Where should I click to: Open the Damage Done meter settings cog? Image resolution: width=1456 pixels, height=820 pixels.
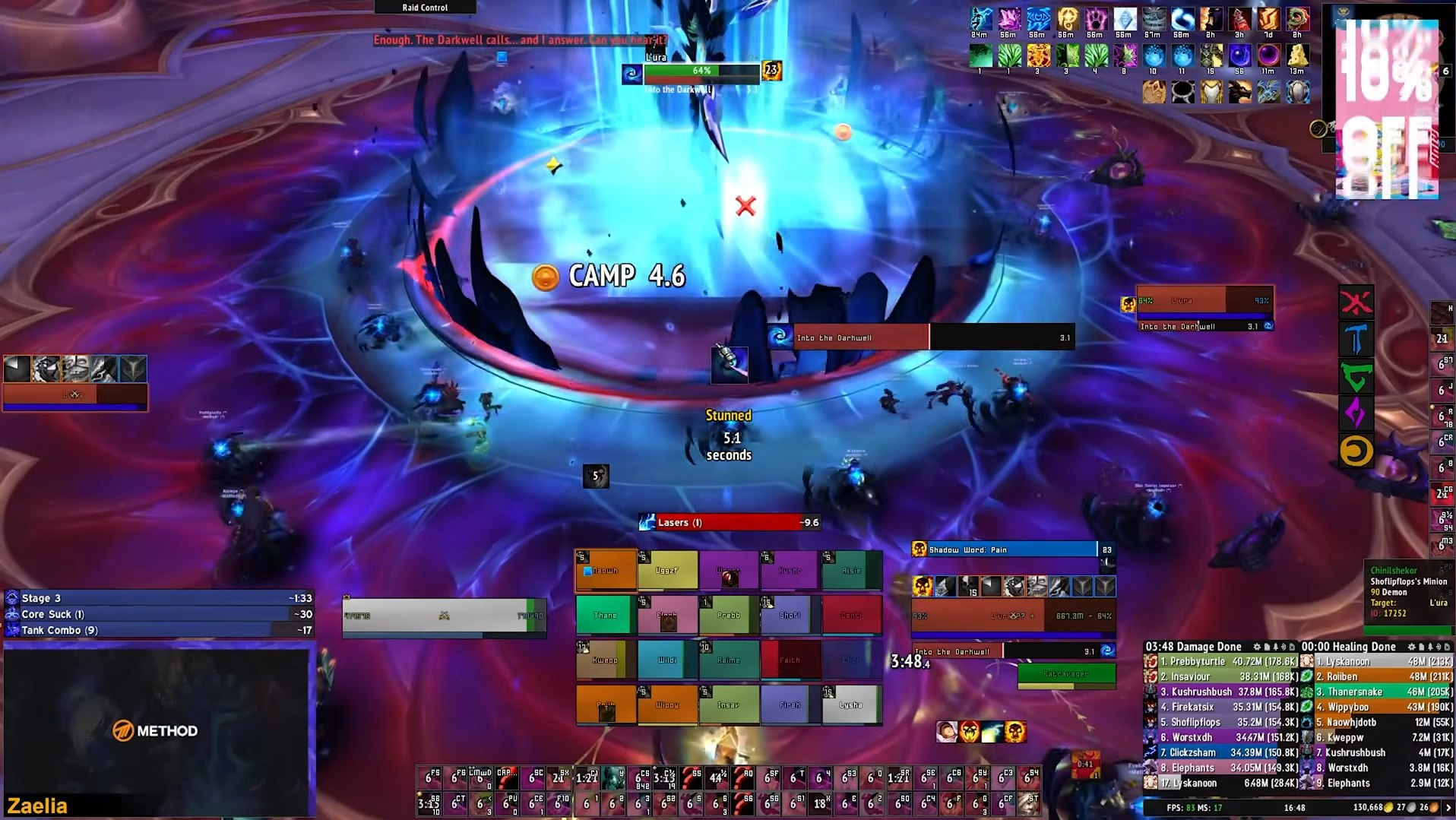[1256, 647]
